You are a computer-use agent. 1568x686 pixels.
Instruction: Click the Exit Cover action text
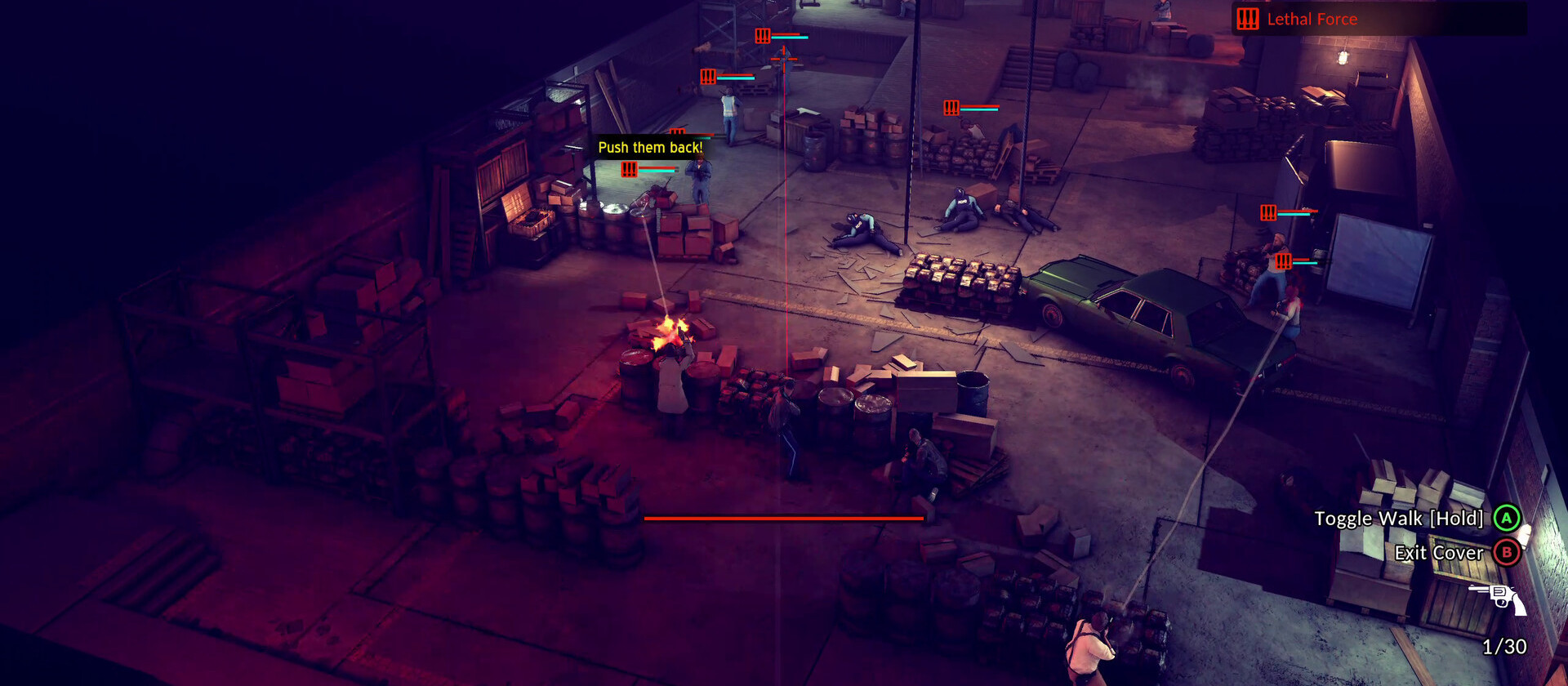click(x=1437, y=553)
